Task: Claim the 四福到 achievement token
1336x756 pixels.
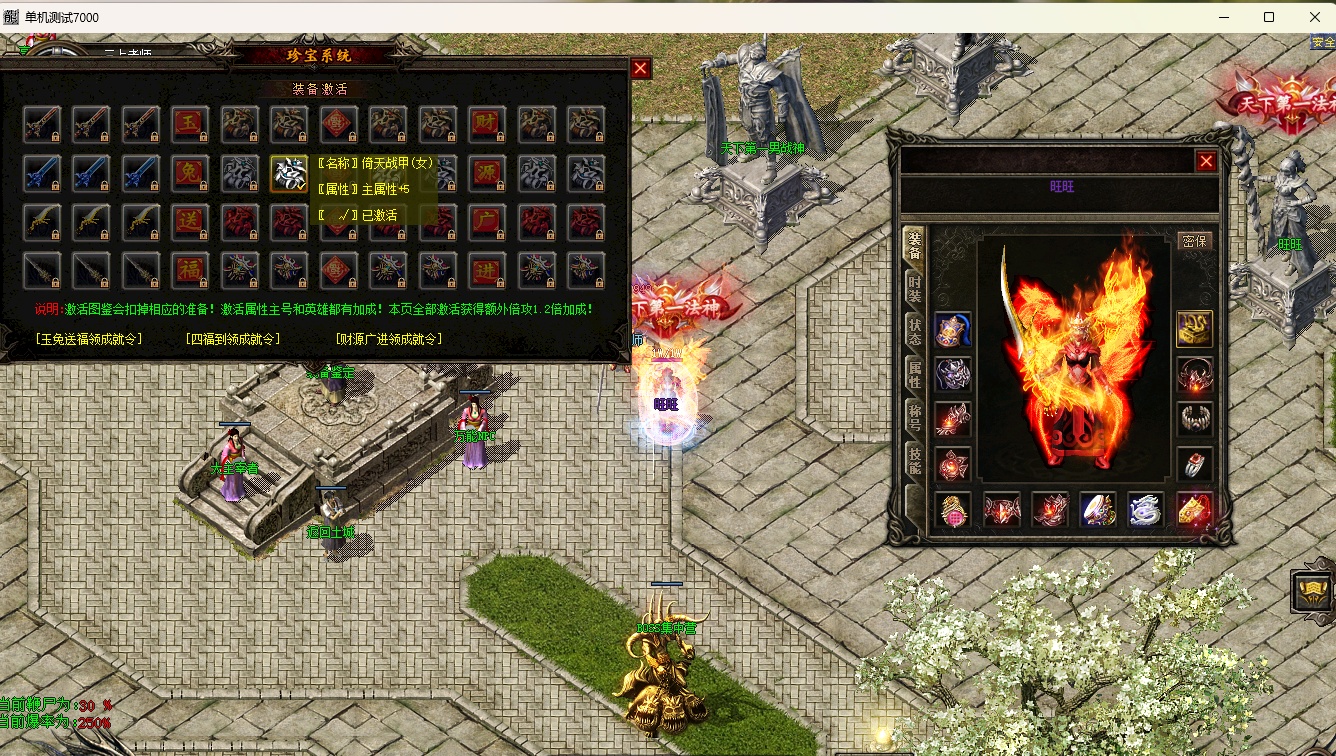Action: tap(233, 339)
